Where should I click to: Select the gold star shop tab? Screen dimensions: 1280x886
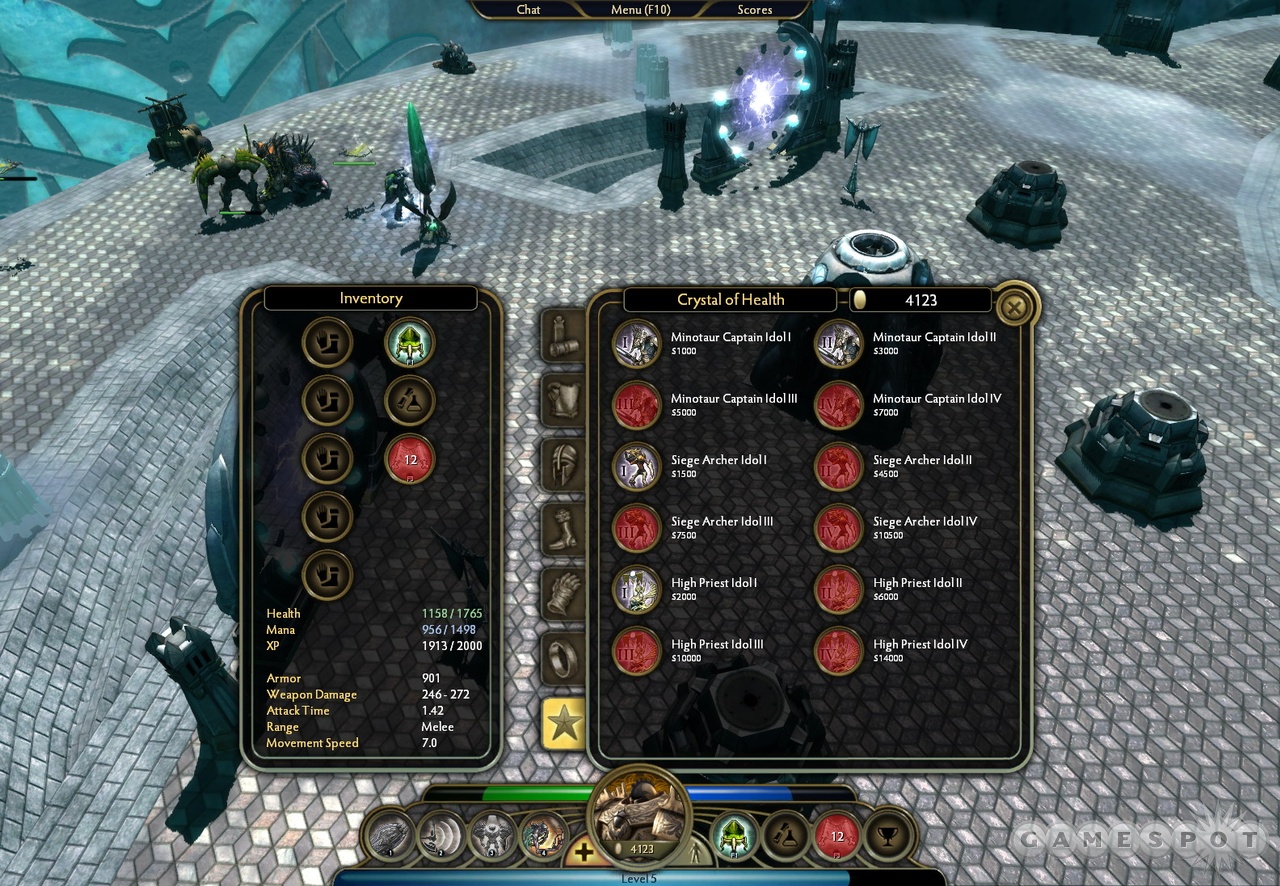pos(563,723)
